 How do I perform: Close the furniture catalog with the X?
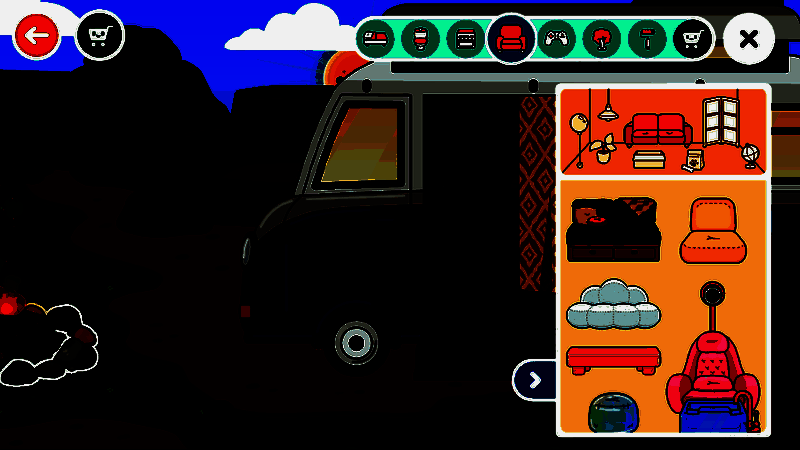[748, 39]
